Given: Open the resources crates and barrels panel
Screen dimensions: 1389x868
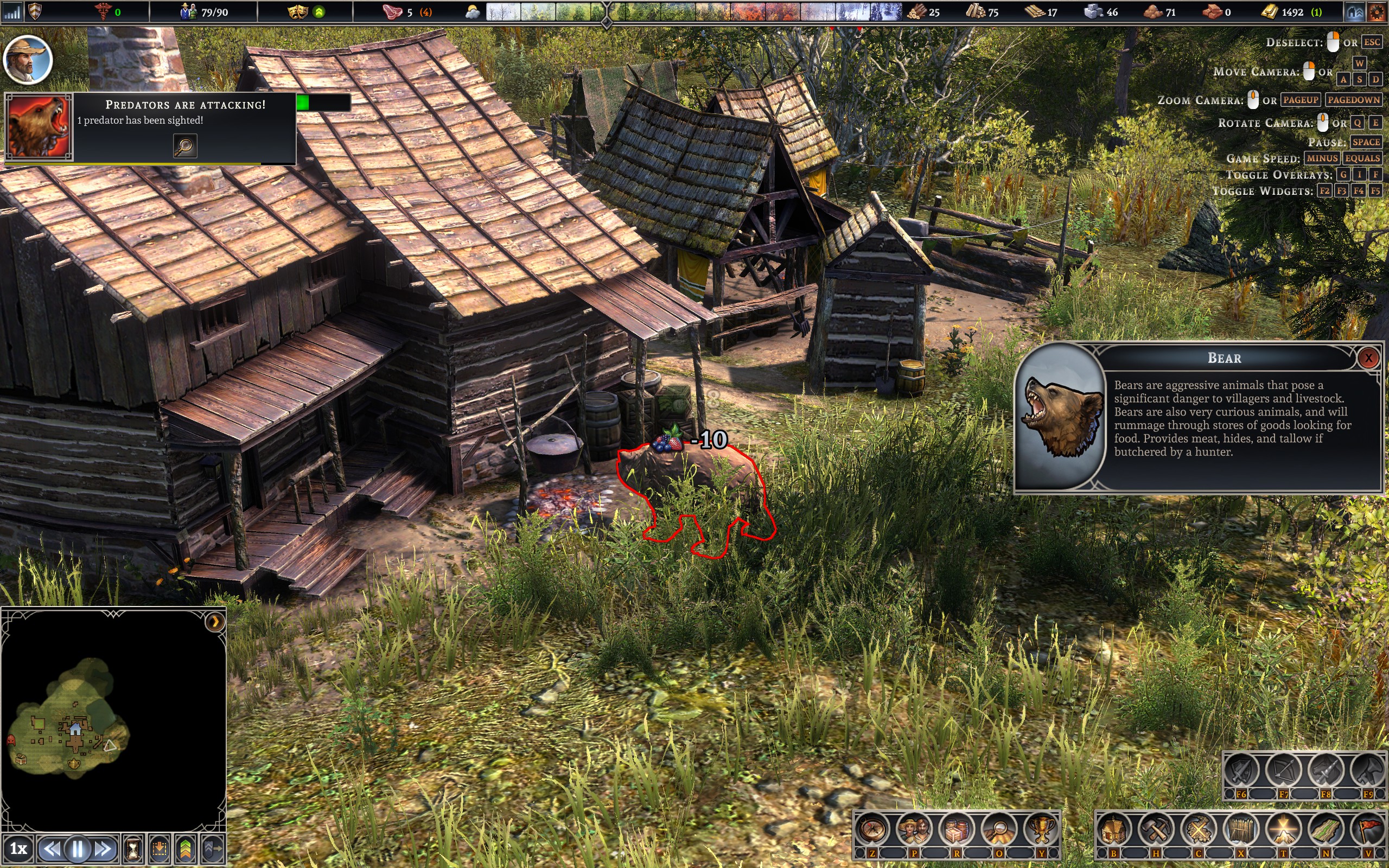Looking at the screenshot, I should click(956, 829).
